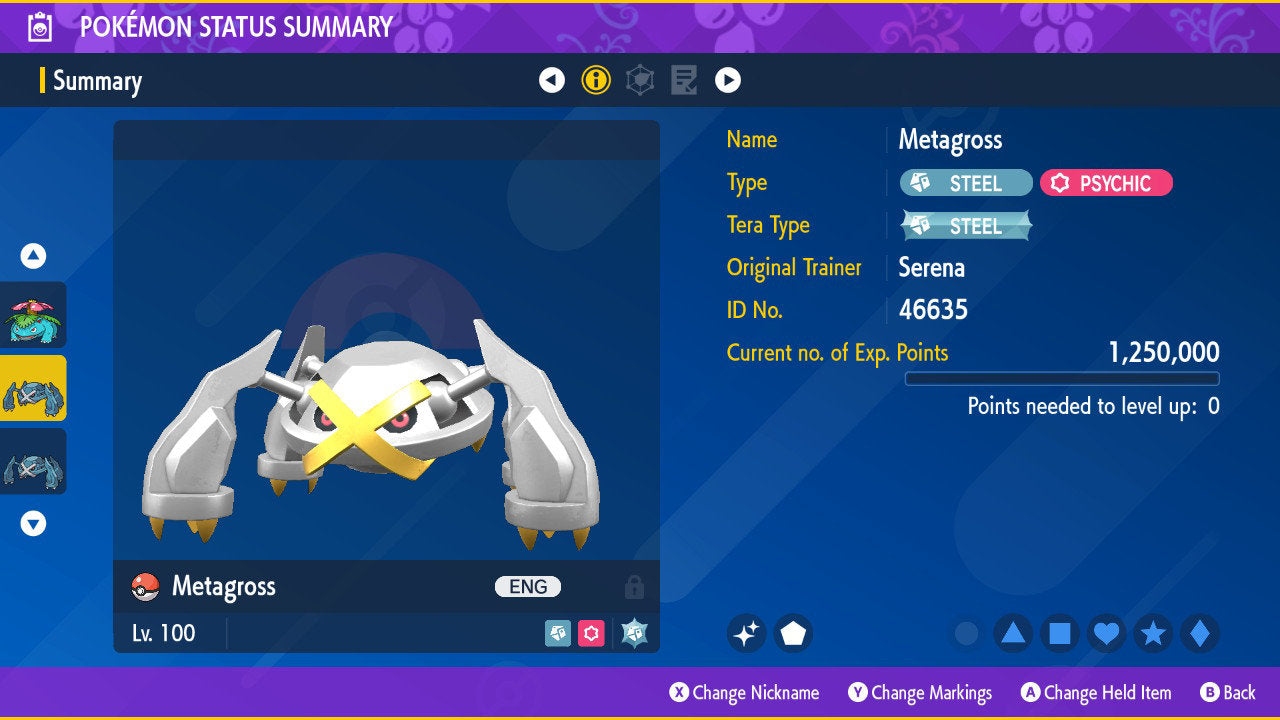The image size is (1280, 720).
Task: Toggle the square marking
Action: pyautogui.click(x=1060, y=633)
